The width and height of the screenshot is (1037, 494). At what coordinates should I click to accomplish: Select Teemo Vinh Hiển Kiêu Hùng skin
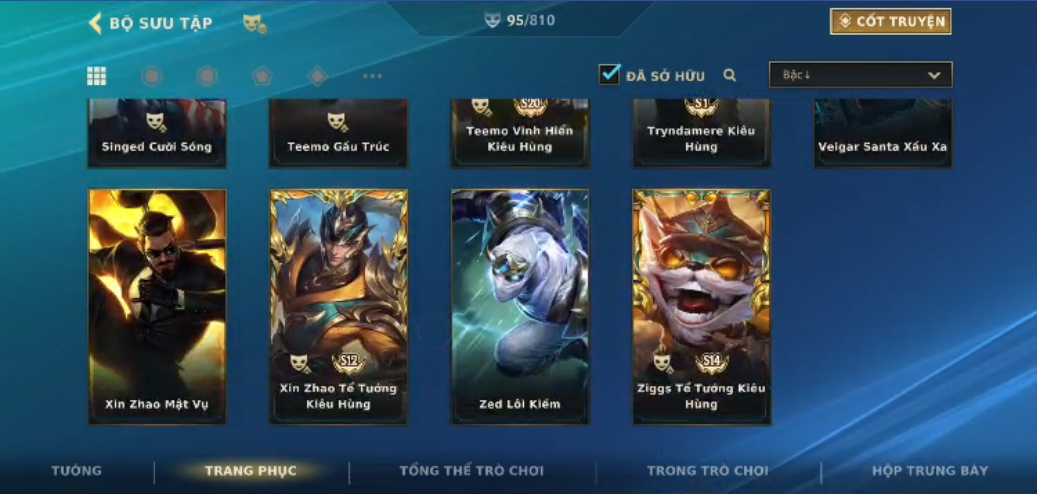point(520,133)
